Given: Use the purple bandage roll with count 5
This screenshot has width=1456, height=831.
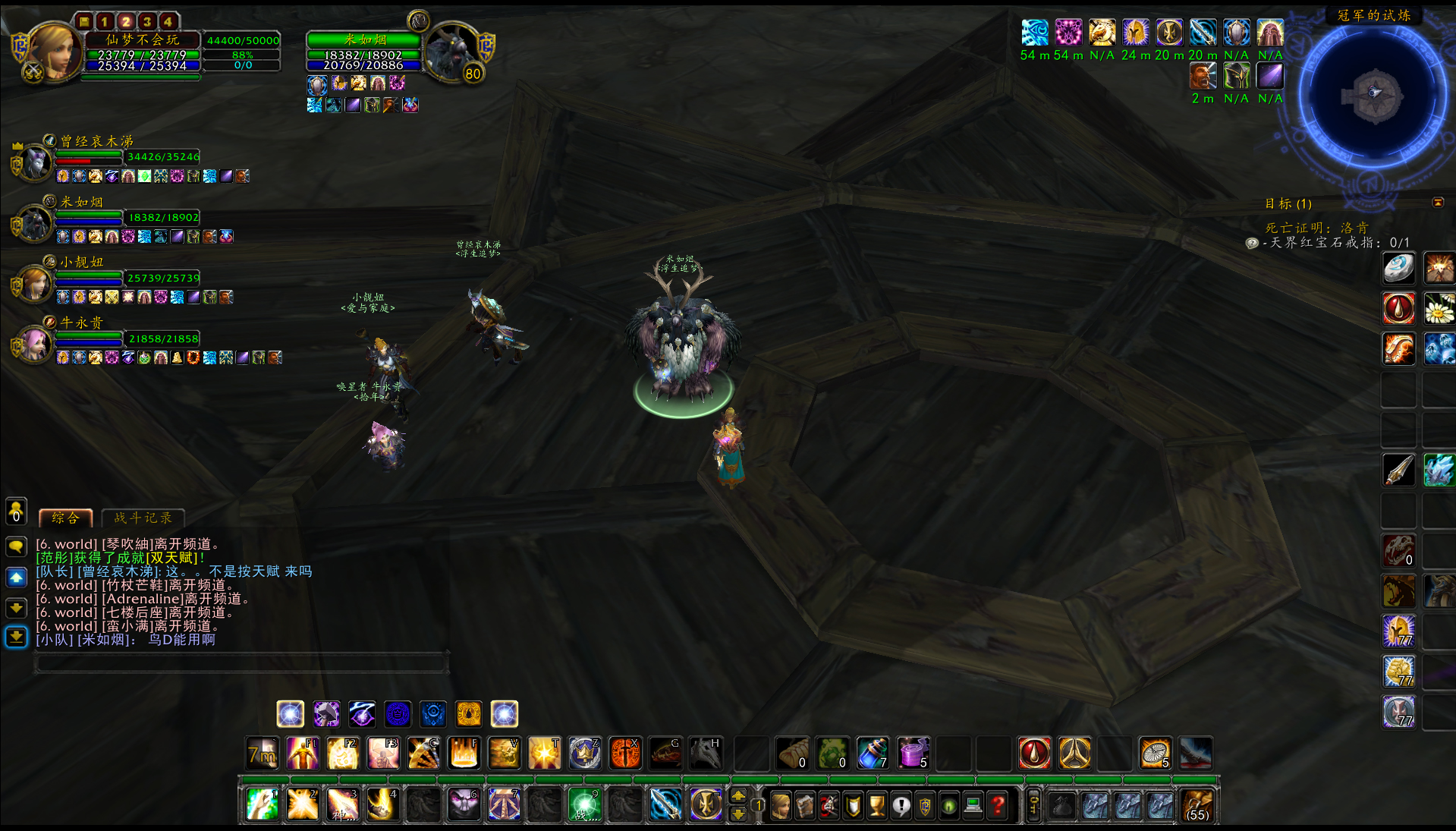Looking at the screenshot, I should [913, 754].
